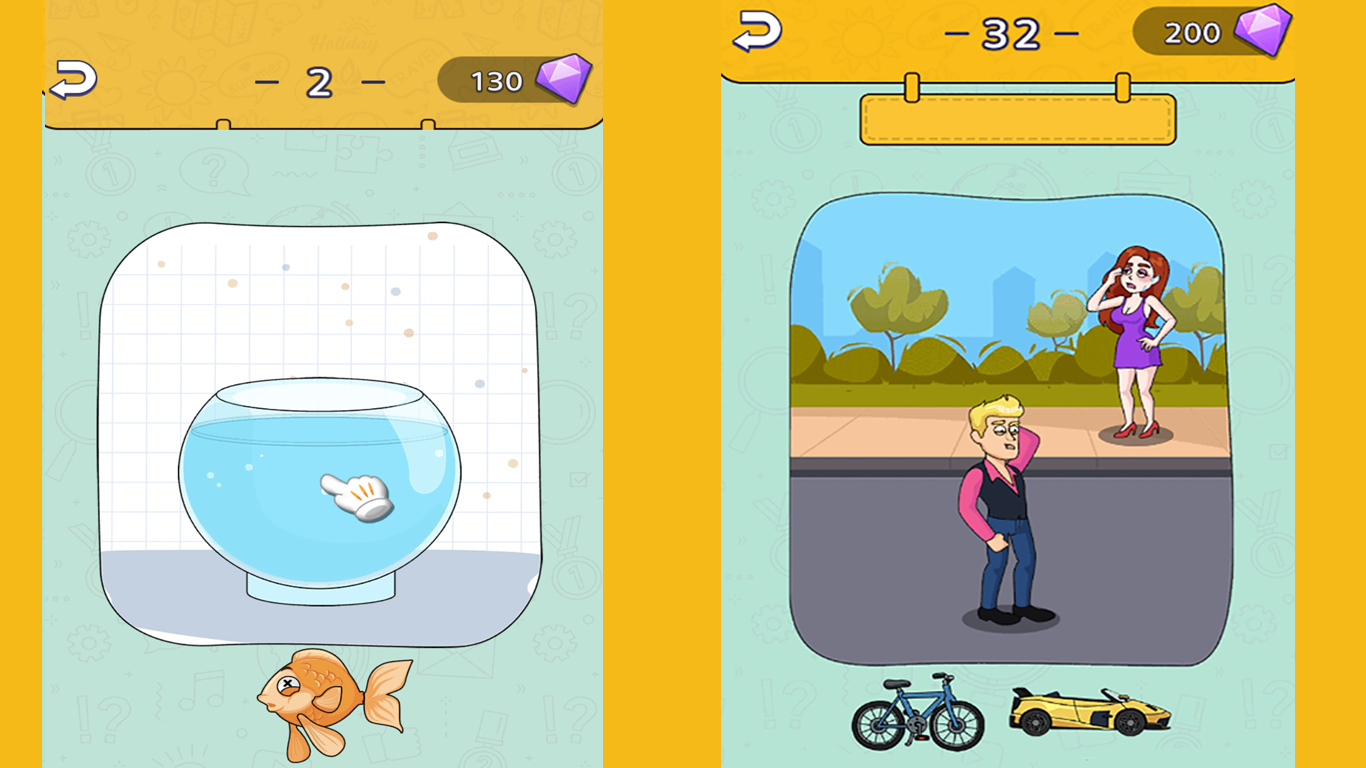Click the level 2 label
The width and height of the screenshot is (1366, 768).
tap(321, 84)
